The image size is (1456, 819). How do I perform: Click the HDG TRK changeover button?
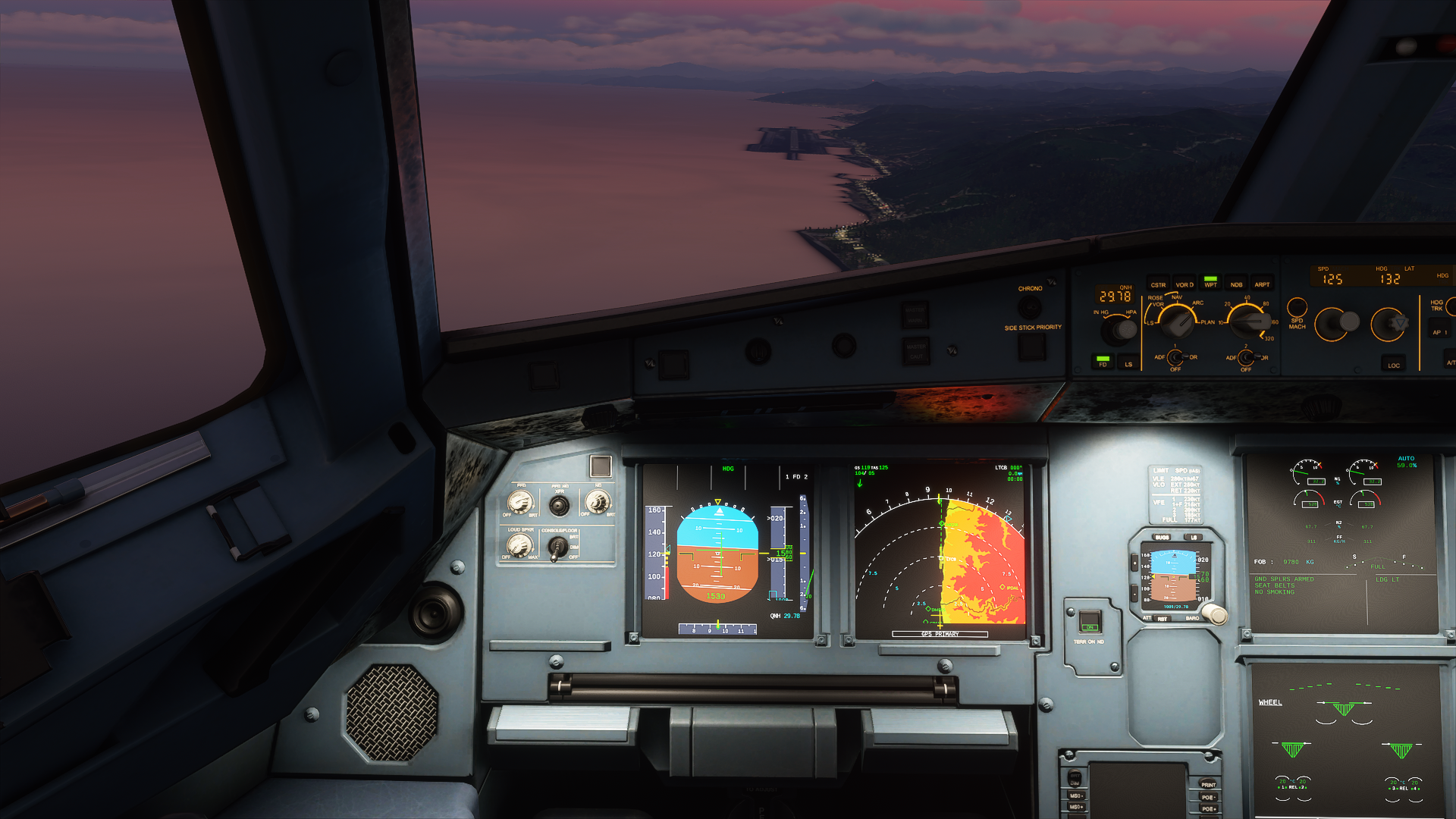pos(1451,306)
